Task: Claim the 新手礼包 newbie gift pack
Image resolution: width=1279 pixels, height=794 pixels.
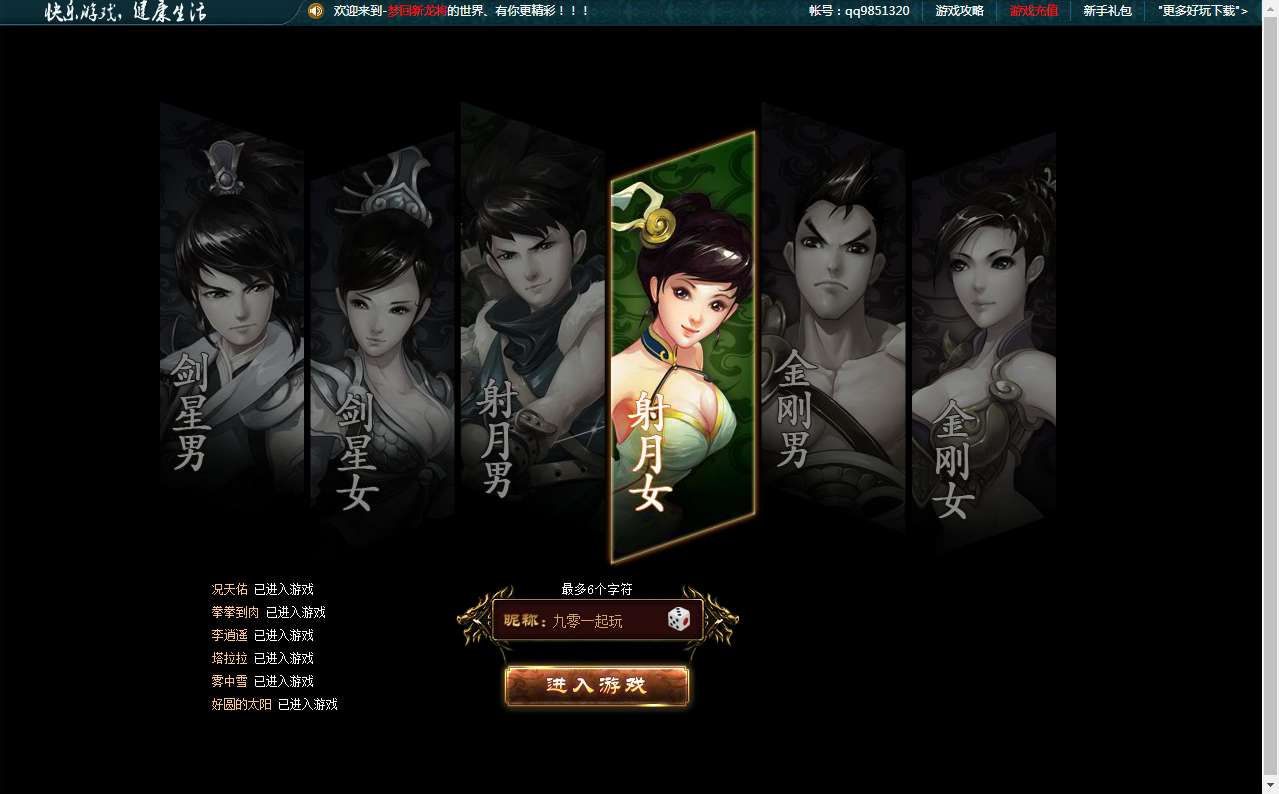Action: 1107,11
